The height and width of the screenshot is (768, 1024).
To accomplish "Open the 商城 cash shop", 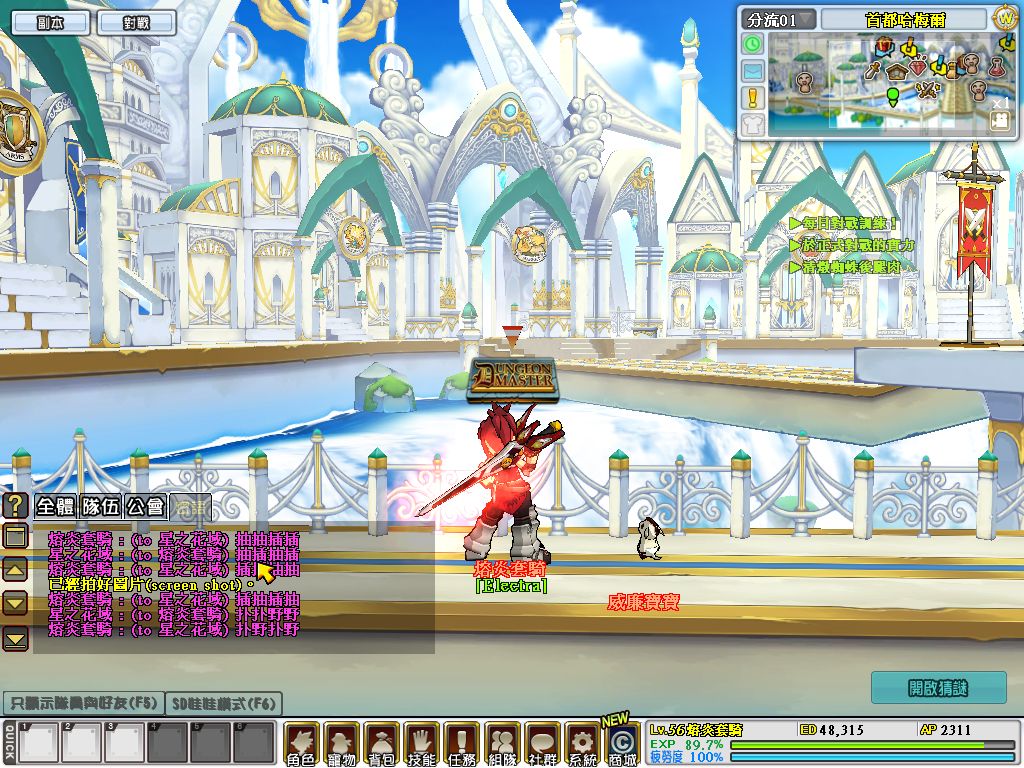I will (621, 744).
